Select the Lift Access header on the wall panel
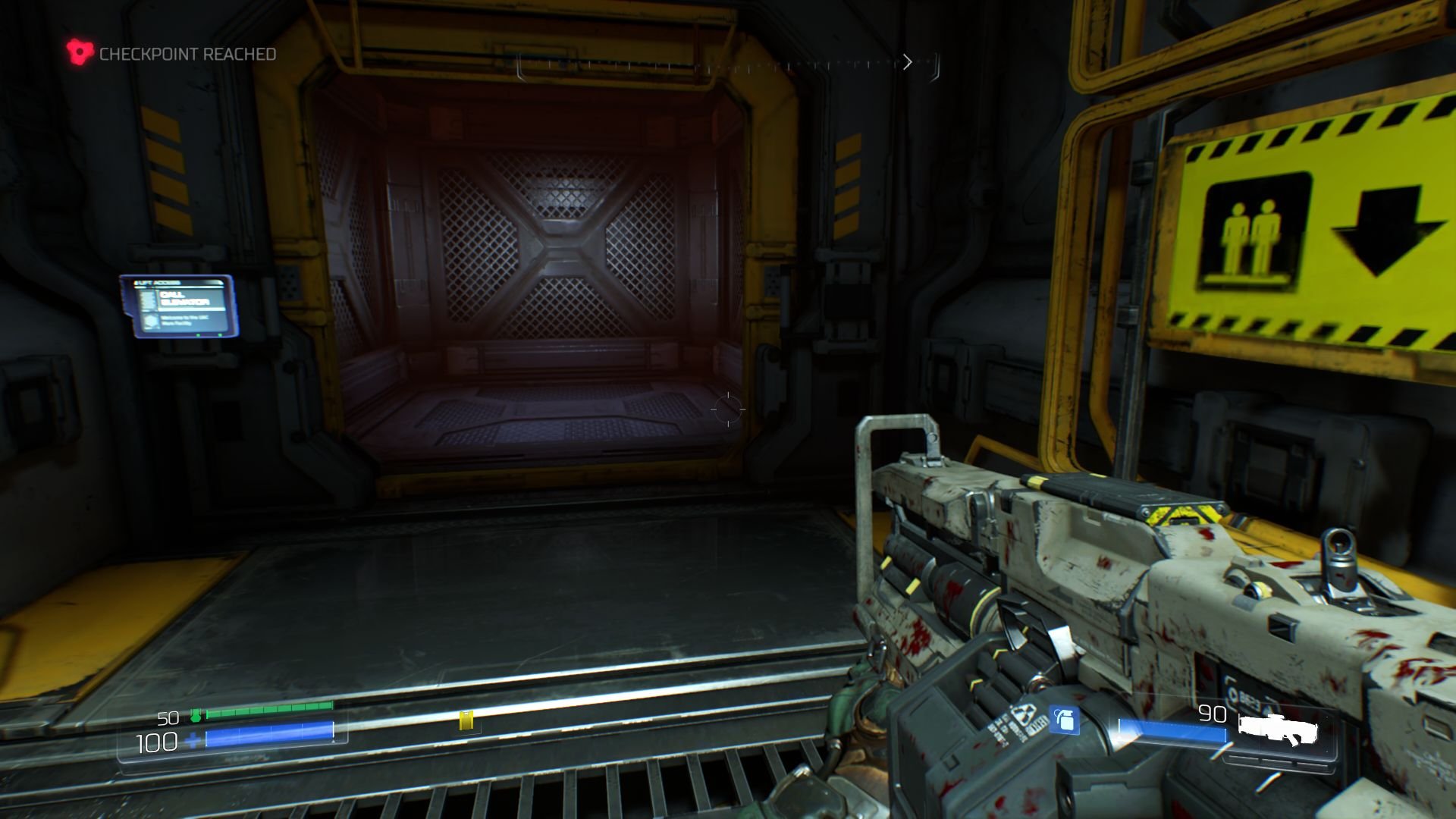Screen dimensions: 1456x819 point(155,282)
